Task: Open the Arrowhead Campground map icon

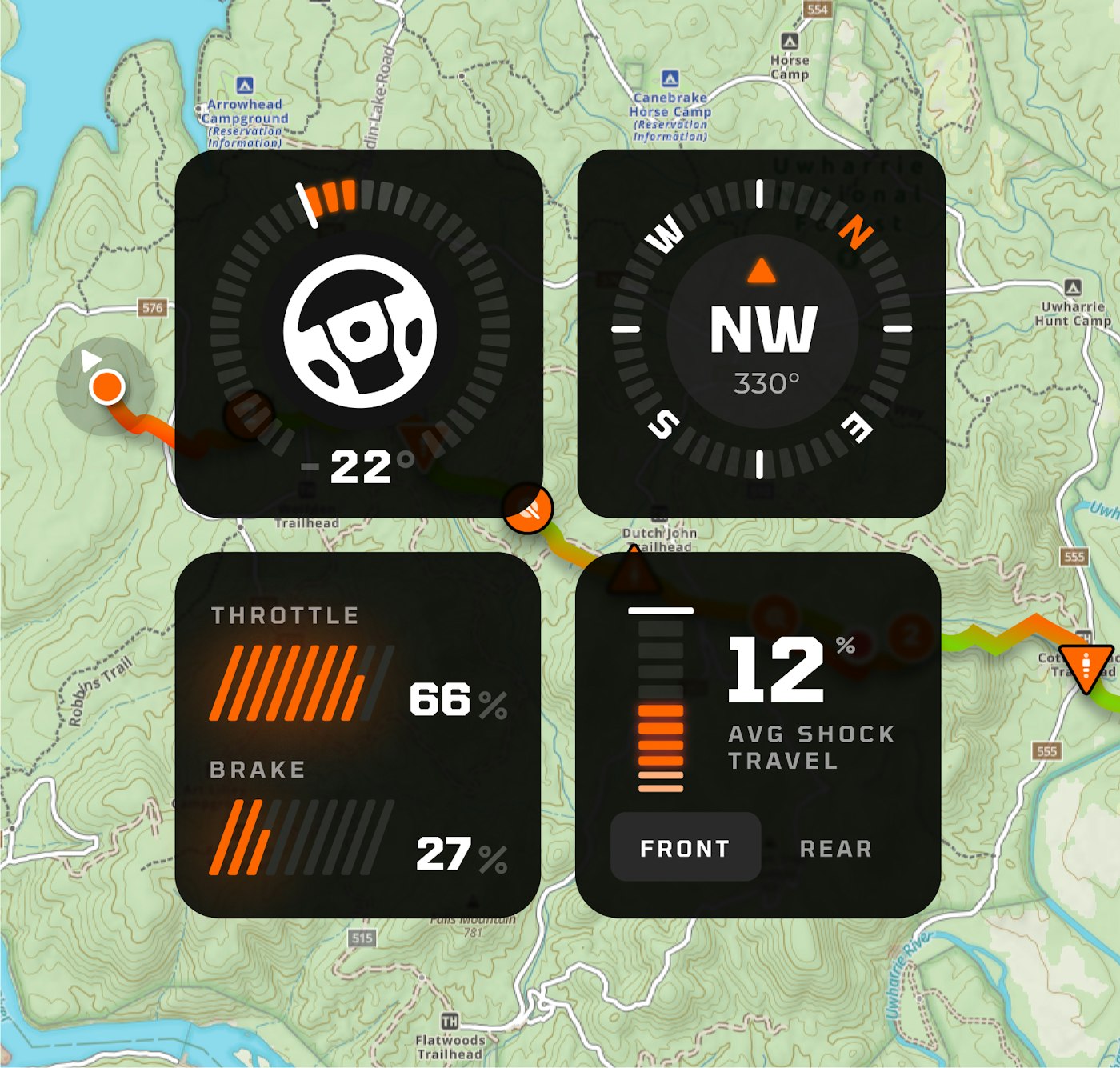Action: [x=245, y=85]
